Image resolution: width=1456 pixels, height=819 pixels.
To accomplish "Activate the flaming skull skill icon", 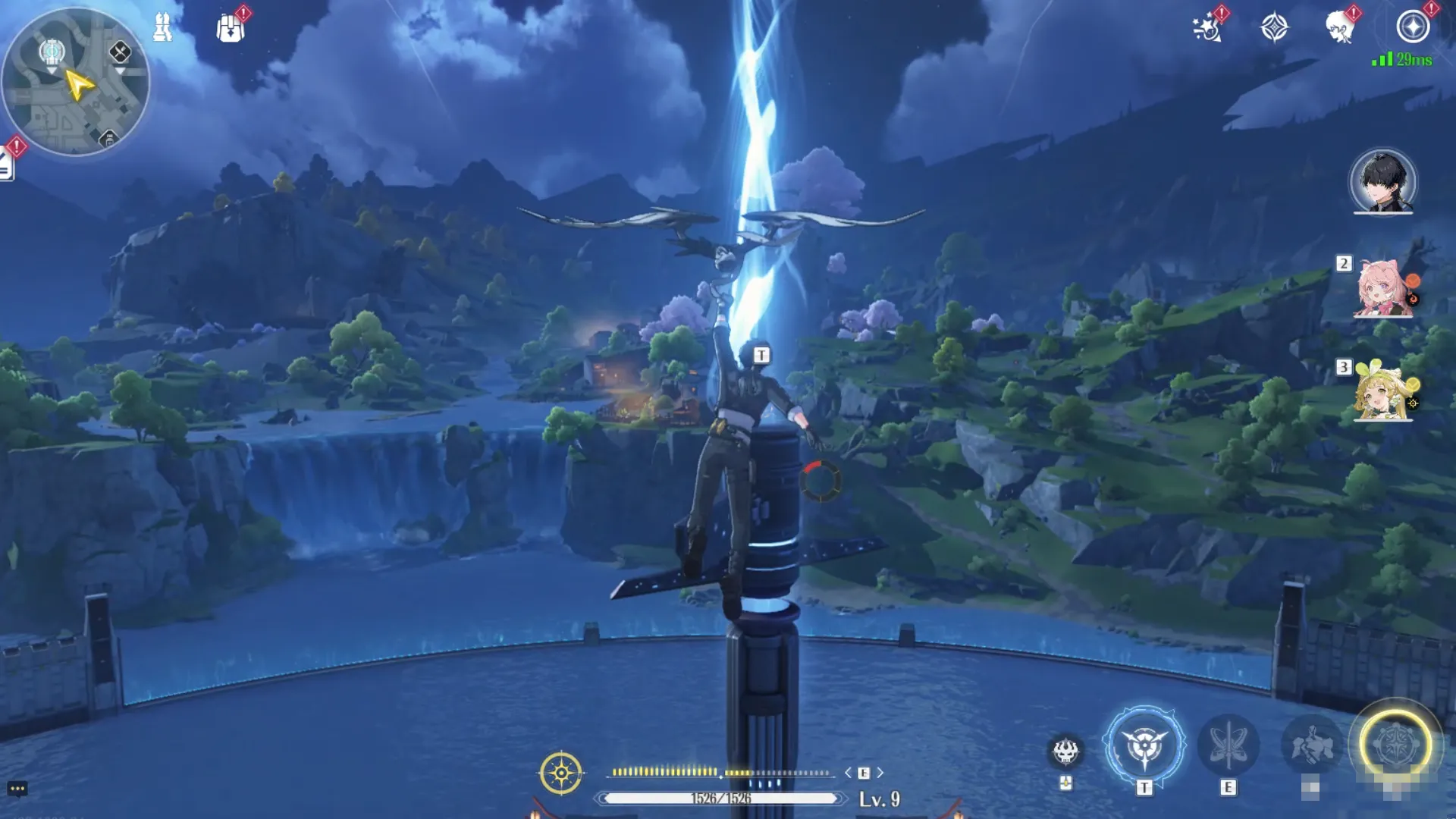I will pos(1065,752).
